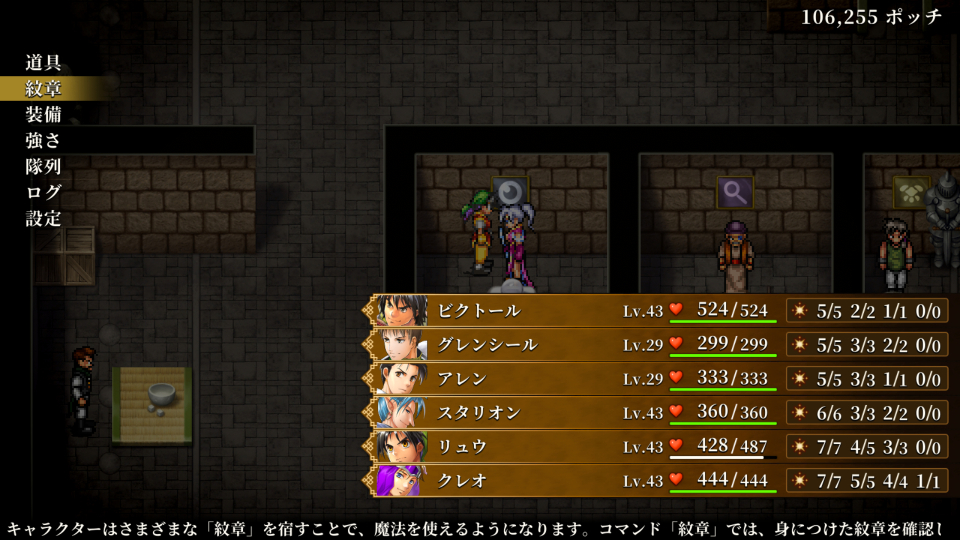Open the 隊列 (Formation) menu

point(44,166)
